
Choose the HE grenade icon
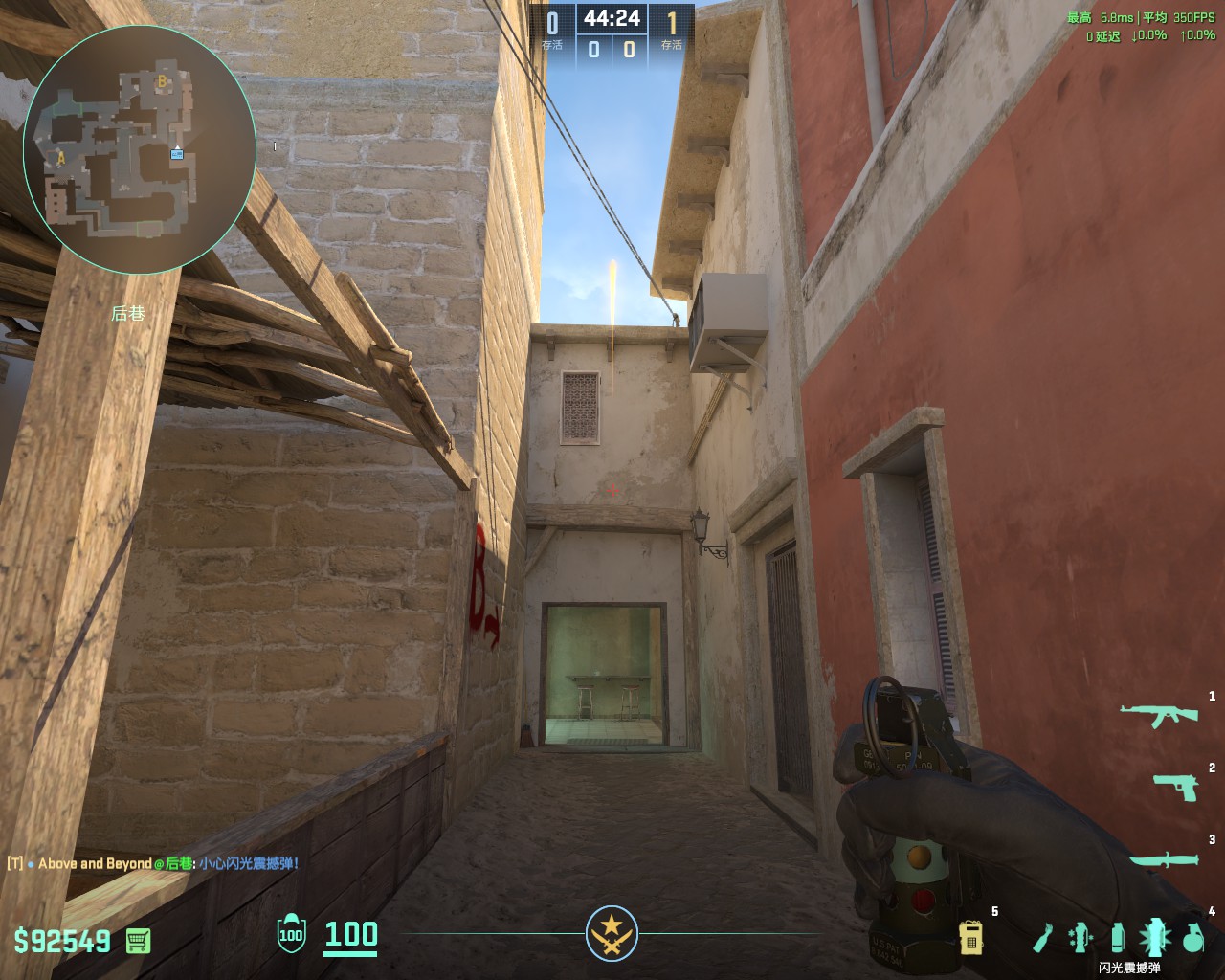point(1192,938)
